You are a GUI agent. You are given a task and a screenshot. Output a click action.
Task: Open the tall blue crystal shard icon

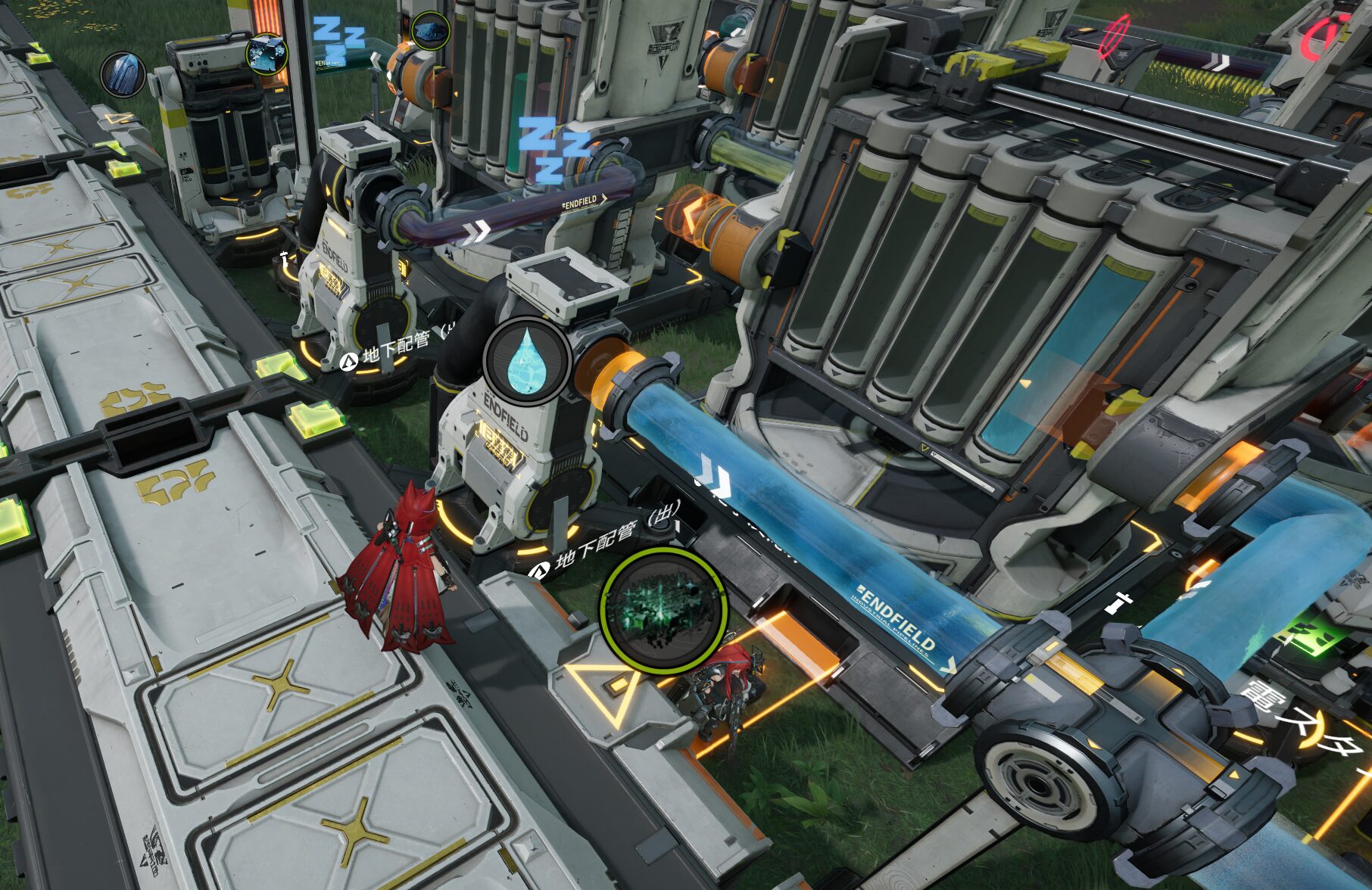point(123,74)
